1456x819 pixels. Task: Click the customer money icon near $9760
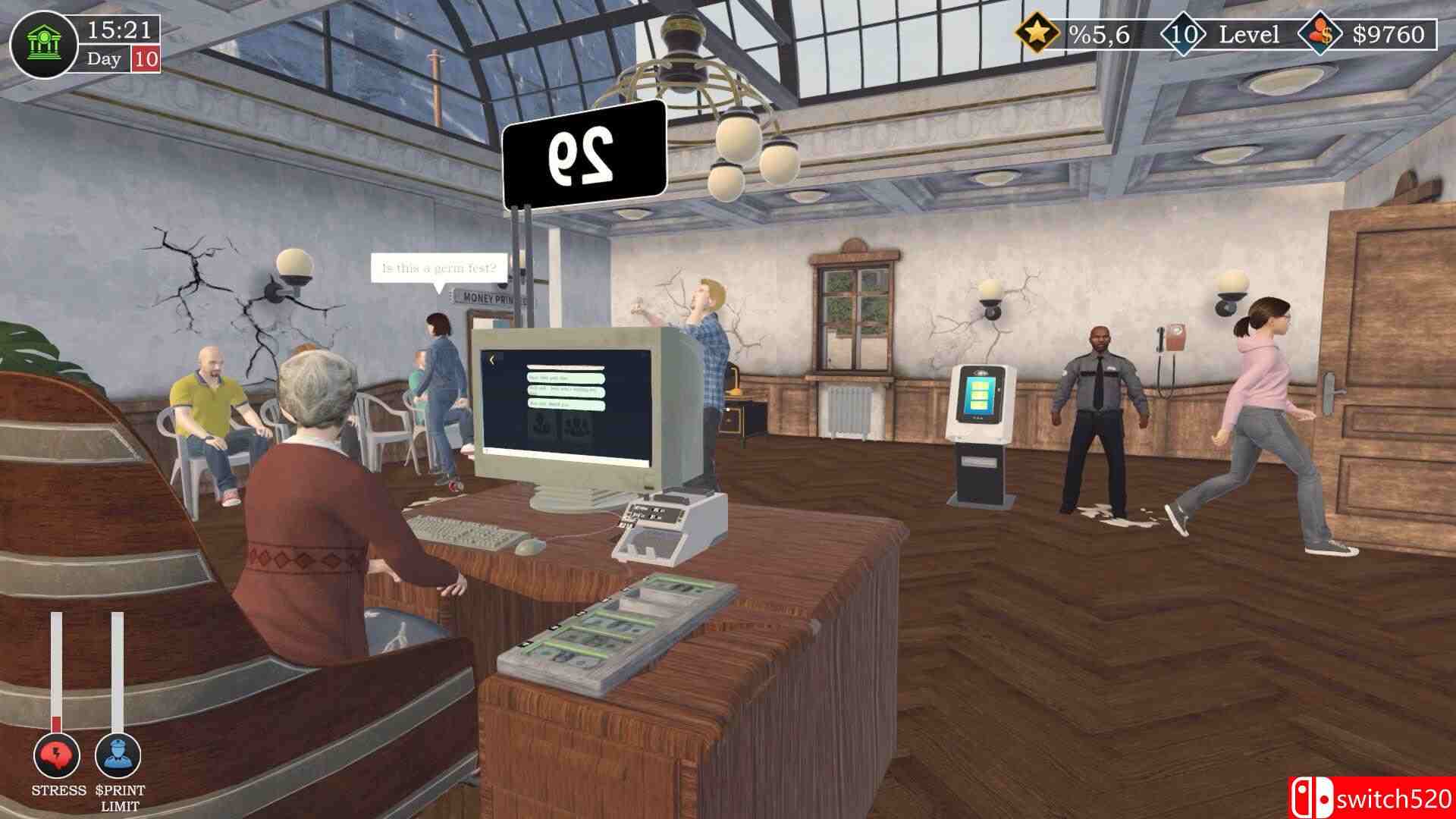(x=1319, y=32)
